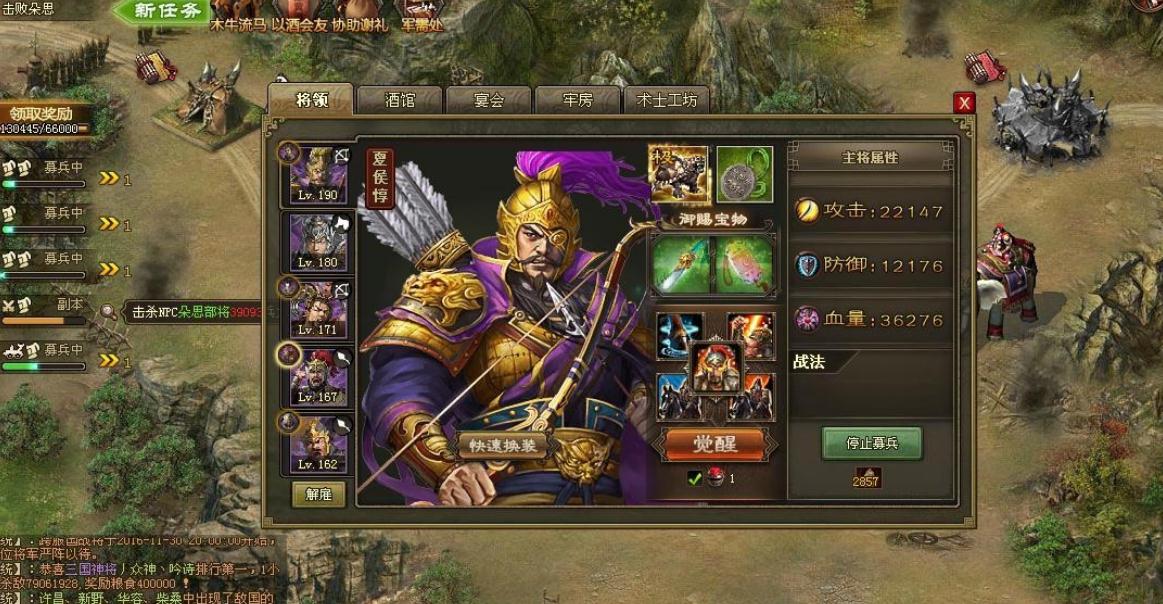The image size is (1163, 604).
Task: Select the Lv. 167 general portrait
Action: point(318,377)
